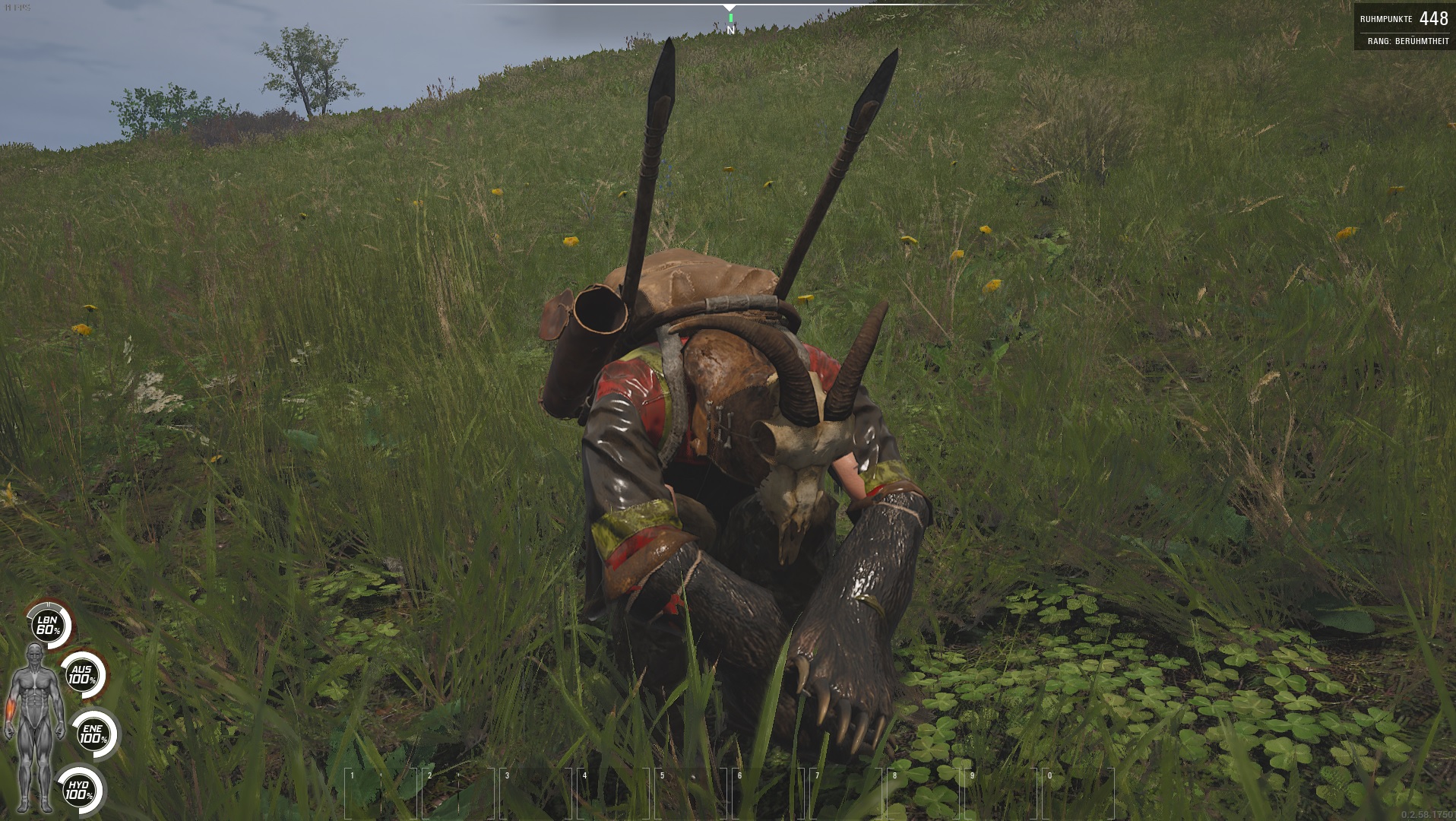This screenshot has width=1456, height=821.
Task: Choose hotbar slot number 5
Action: tap(691, 793)
